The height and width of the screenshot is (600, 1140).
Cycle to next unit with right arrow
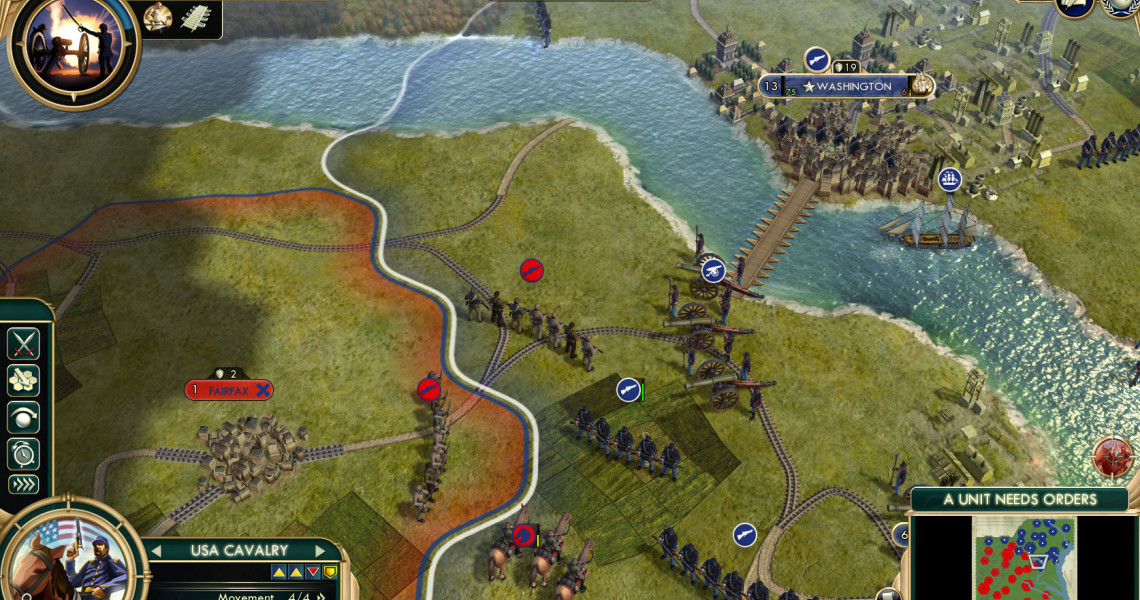click(321, 551)
